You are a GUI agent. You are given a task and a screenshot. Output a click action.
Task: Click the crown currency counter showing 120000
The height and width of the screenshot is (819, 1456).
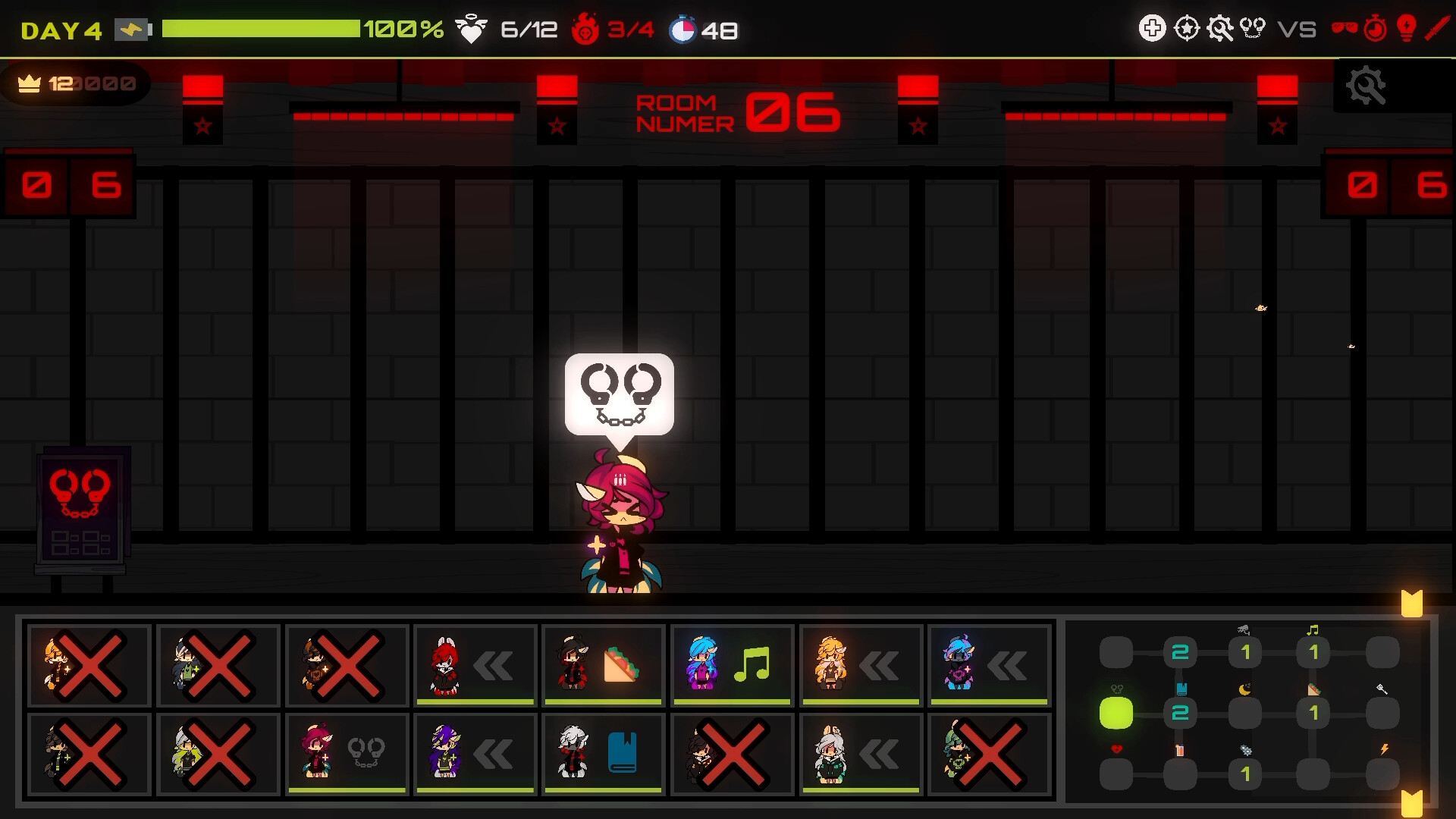[x=72, y=83]
